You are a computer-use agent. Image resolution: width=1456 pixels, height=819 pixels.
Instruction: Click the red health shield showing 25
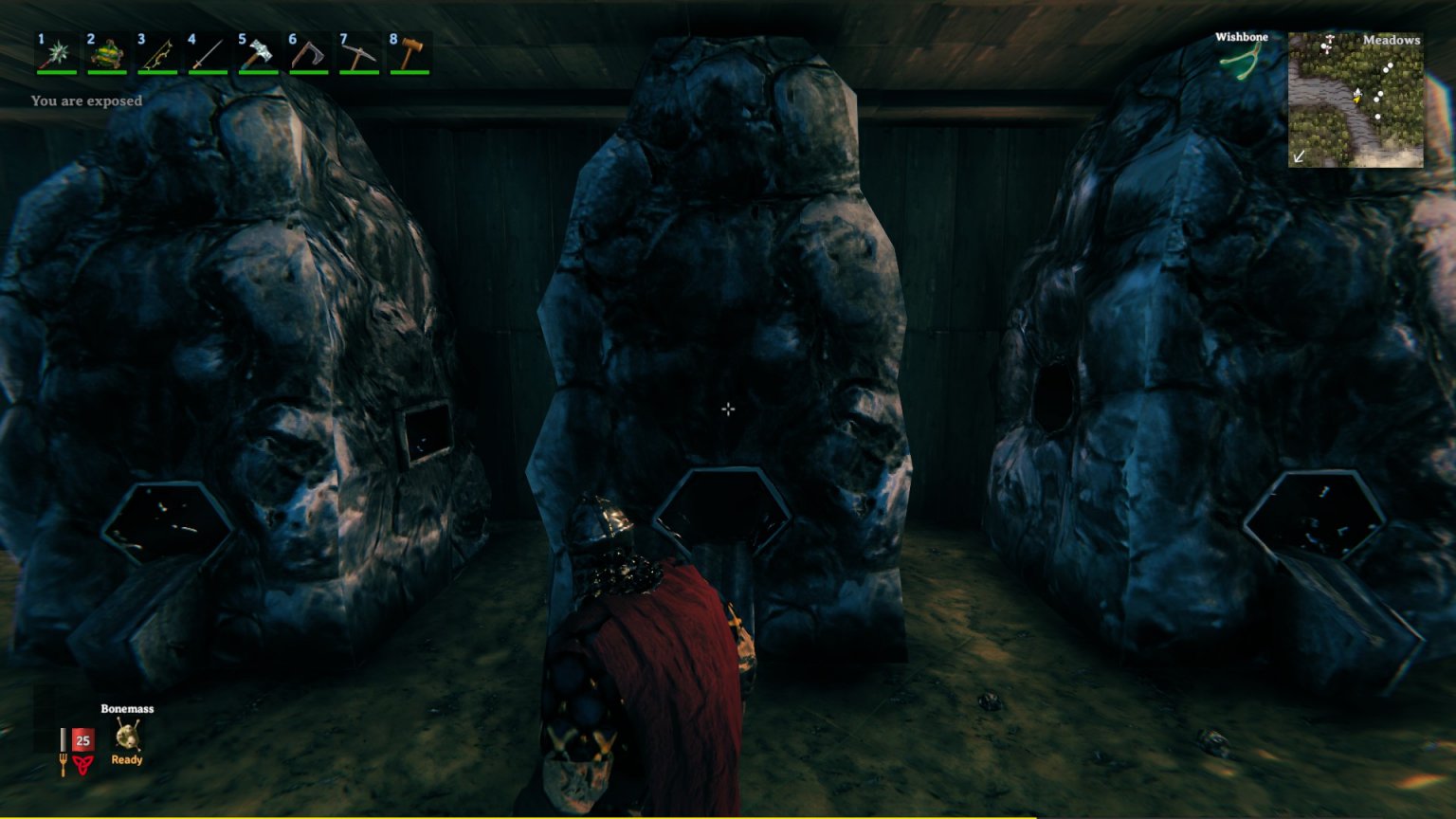tap(83, 739)
